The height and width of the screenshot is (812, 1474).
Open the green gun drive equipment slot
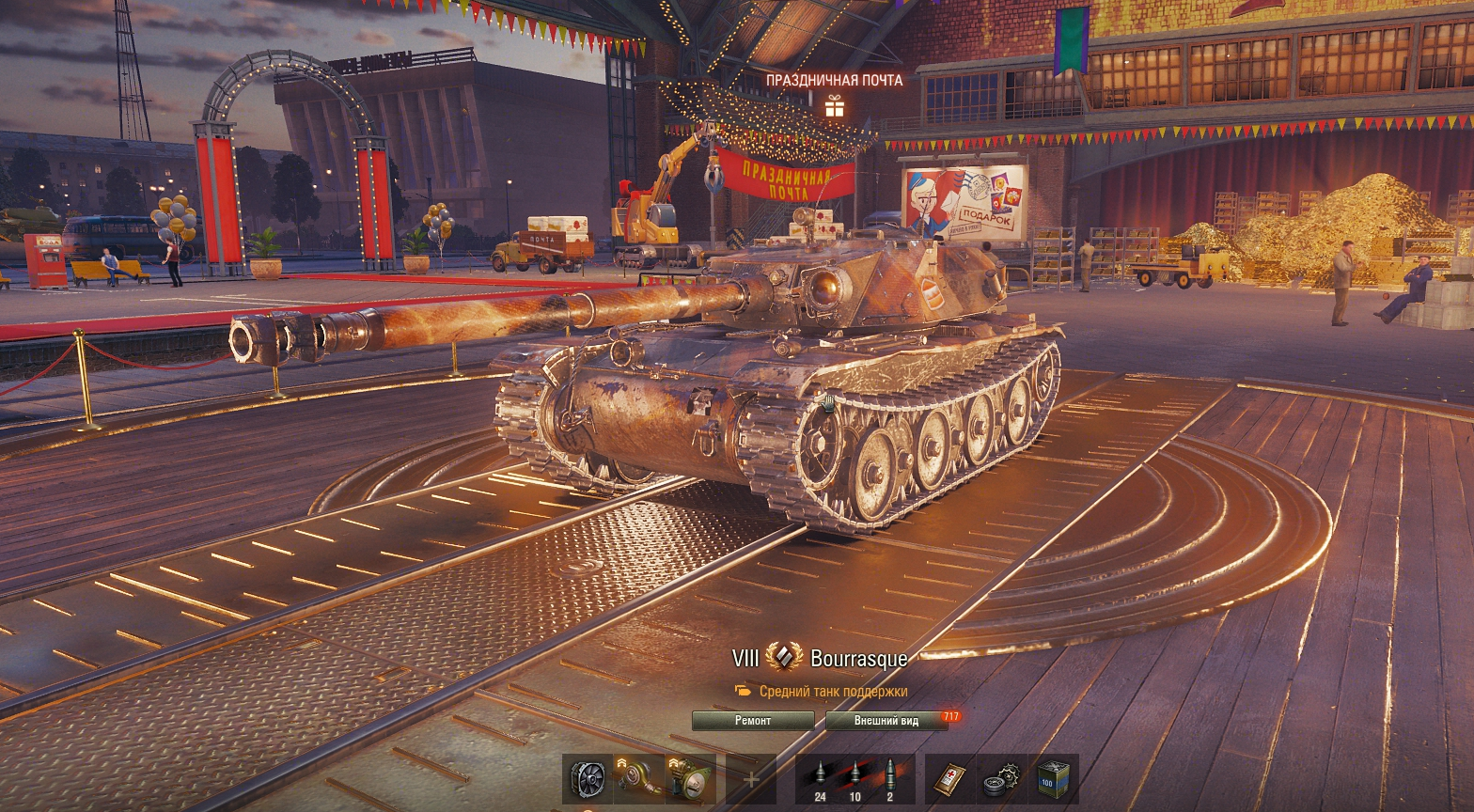point(690,779)
